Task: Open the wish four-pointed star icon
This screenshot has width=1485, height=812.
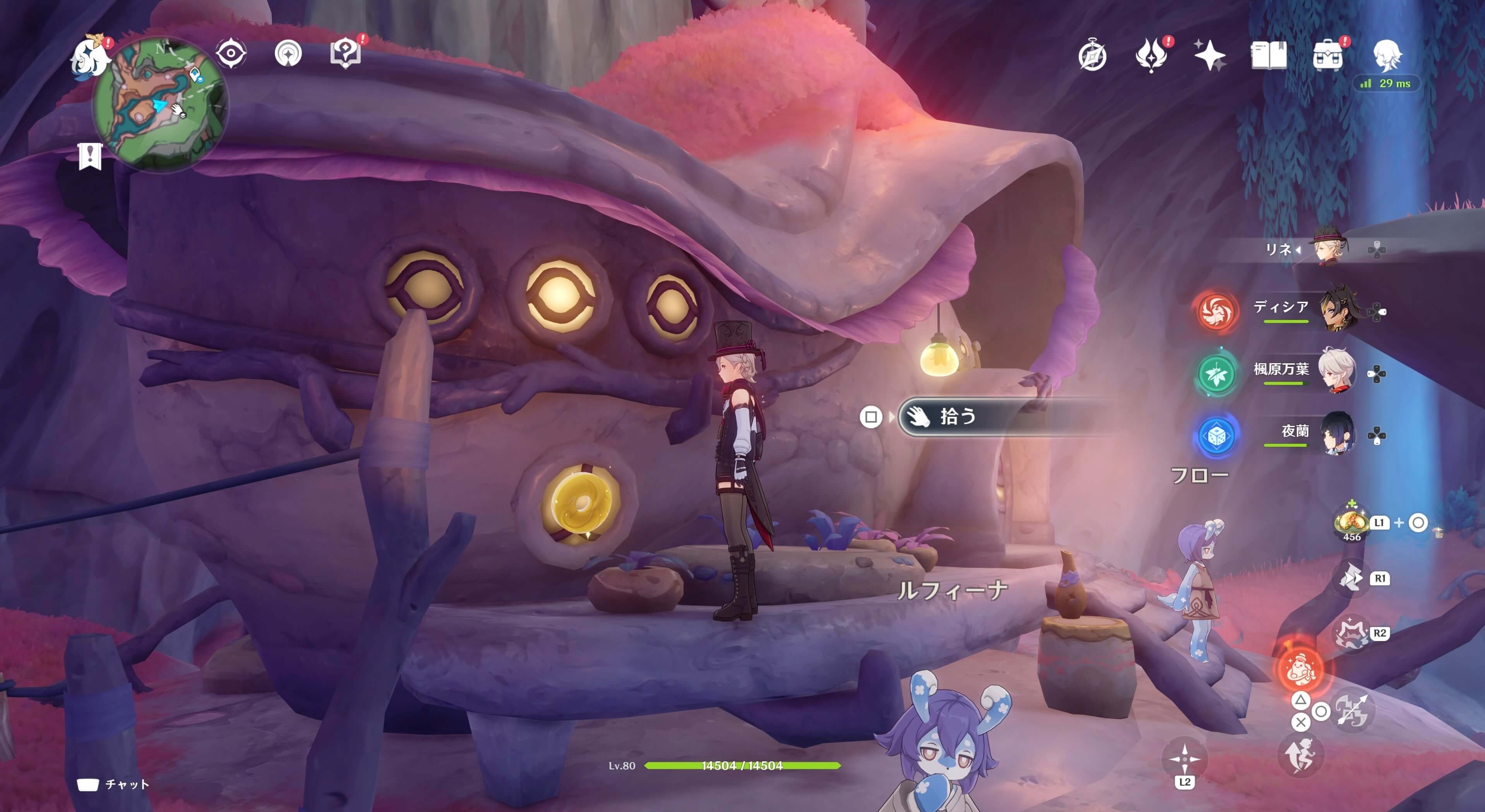Action: 1209,56
